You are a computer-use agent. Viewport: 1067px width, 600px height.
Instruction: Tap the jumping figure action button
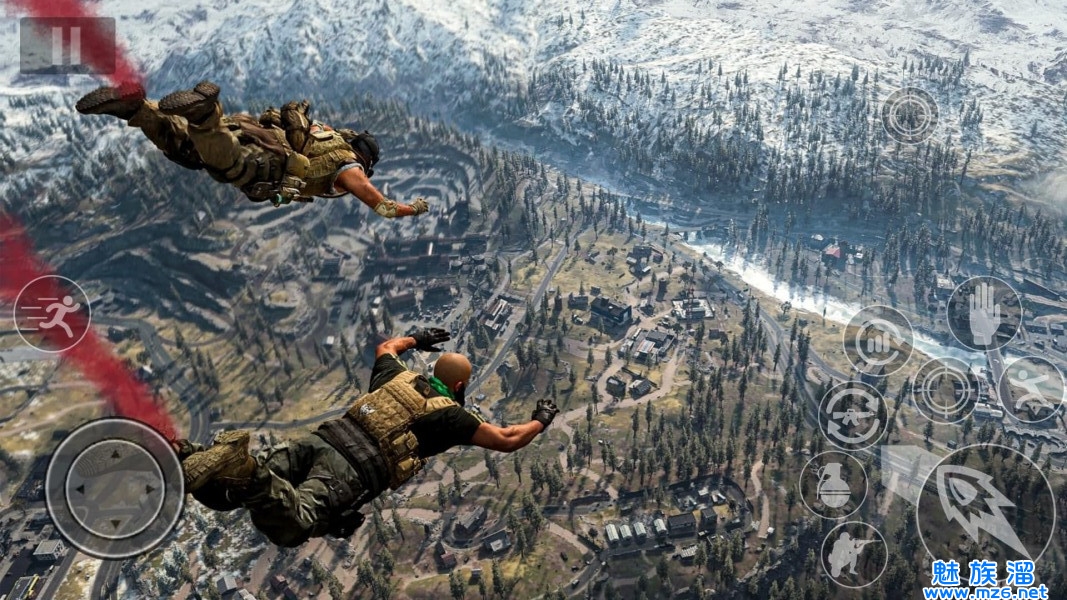coord(1031,389)
